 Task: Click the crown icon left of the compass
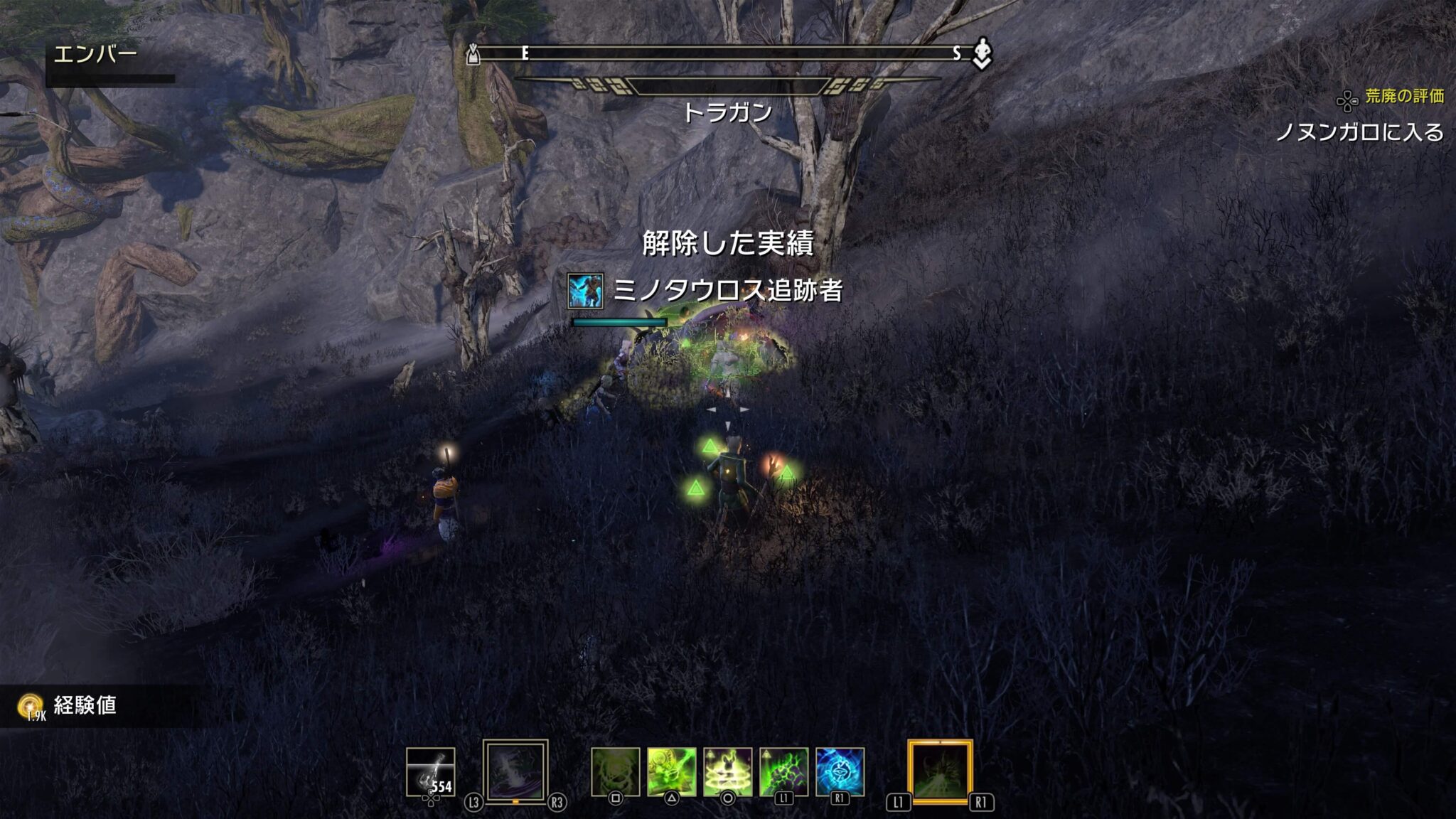pyautogui.click(x=472, y=53)
